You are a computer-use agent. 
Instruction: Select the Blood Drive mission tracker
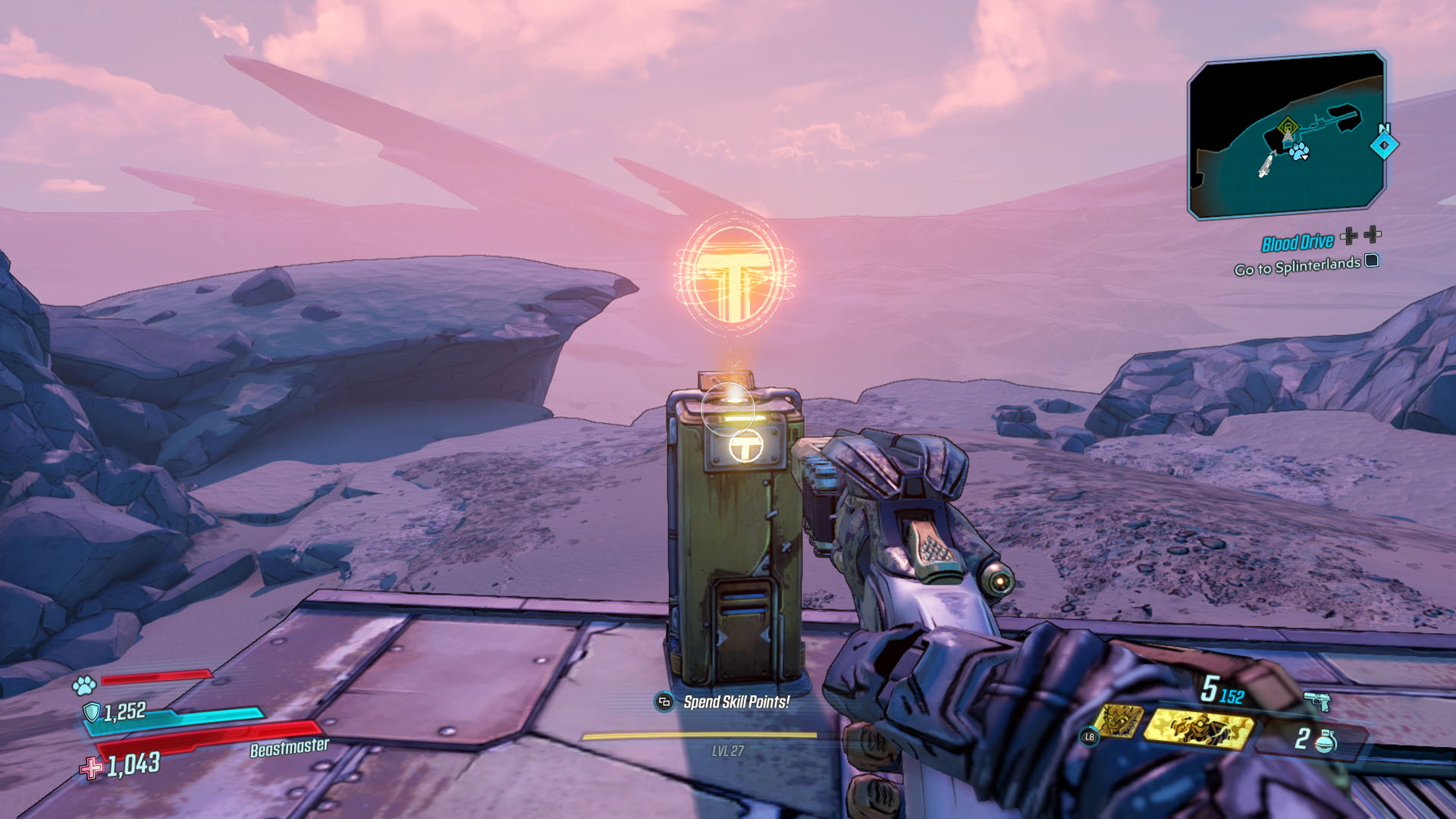[x=1298, y=243]
